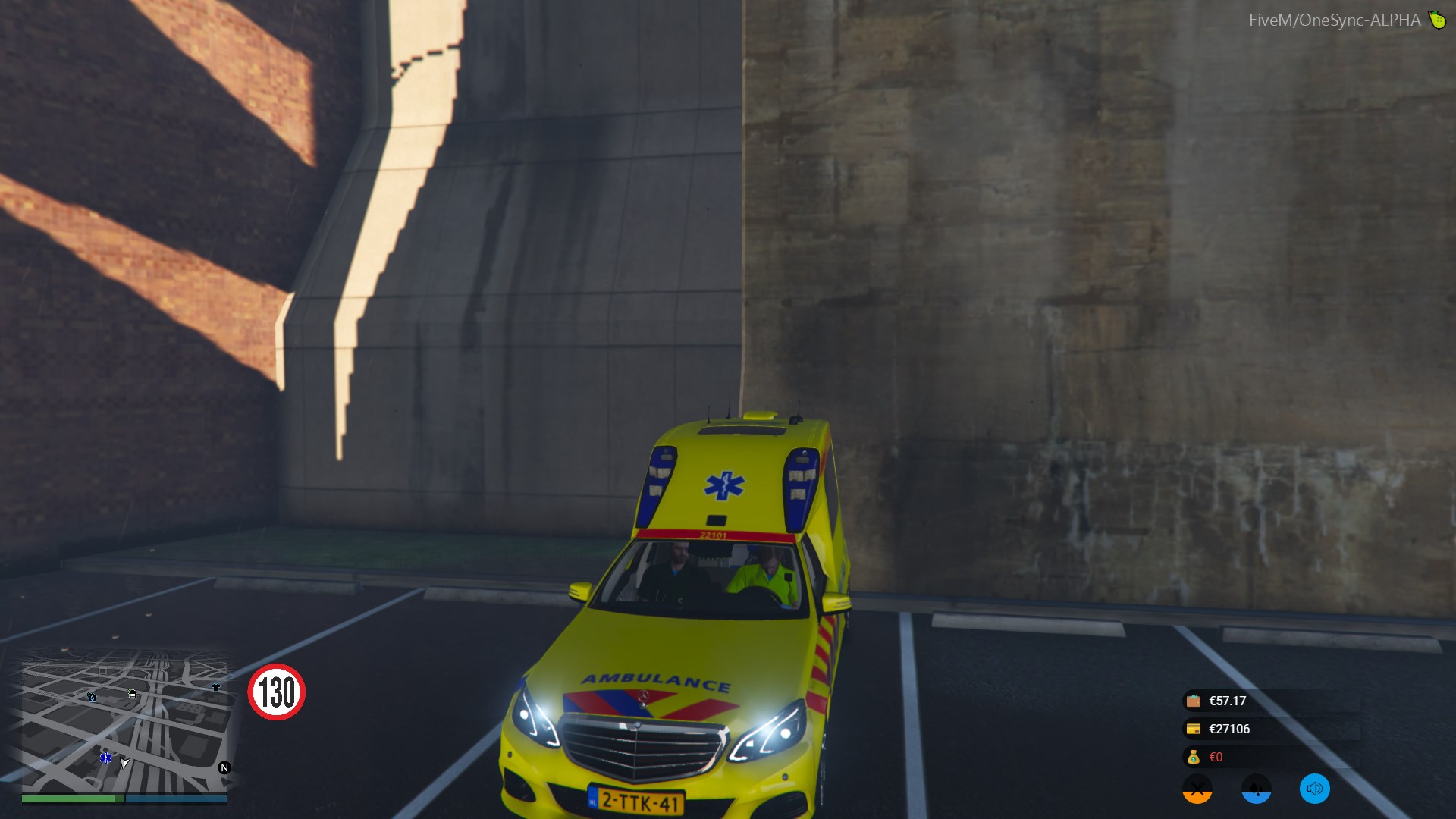Screen dimensions: 1456x819
Task: Click the money bag icon
Action: pos(1194,757)
